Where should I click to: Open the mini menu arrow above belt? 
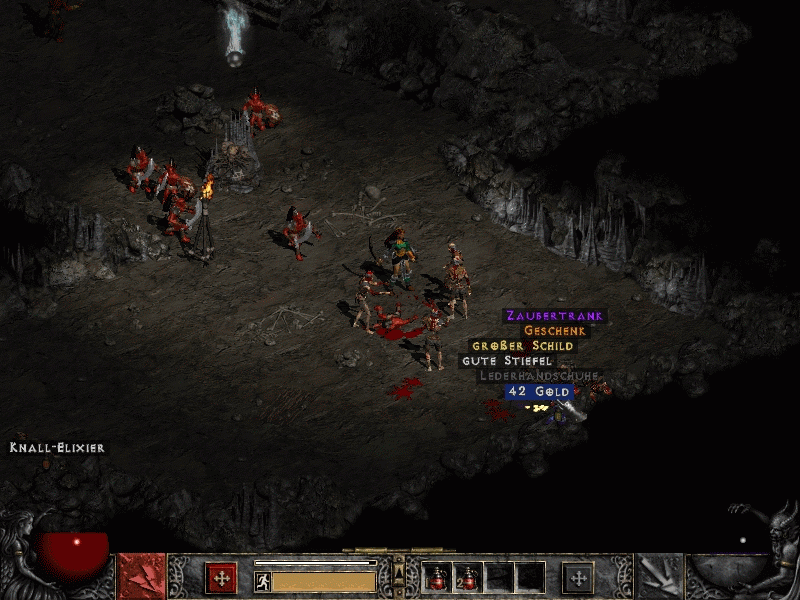[x=399, y=572]
